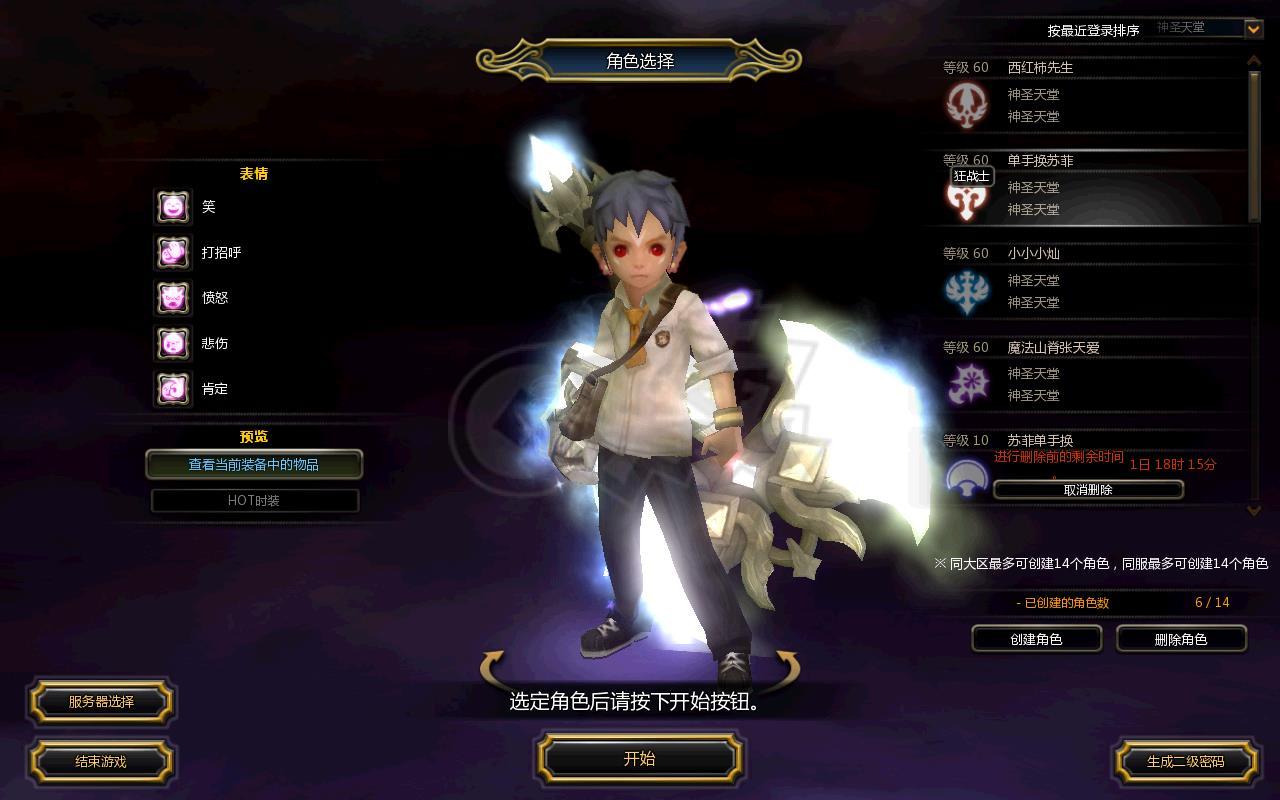
Task: Click the 删除角色 delete character button
Action: coord(1181,639)
